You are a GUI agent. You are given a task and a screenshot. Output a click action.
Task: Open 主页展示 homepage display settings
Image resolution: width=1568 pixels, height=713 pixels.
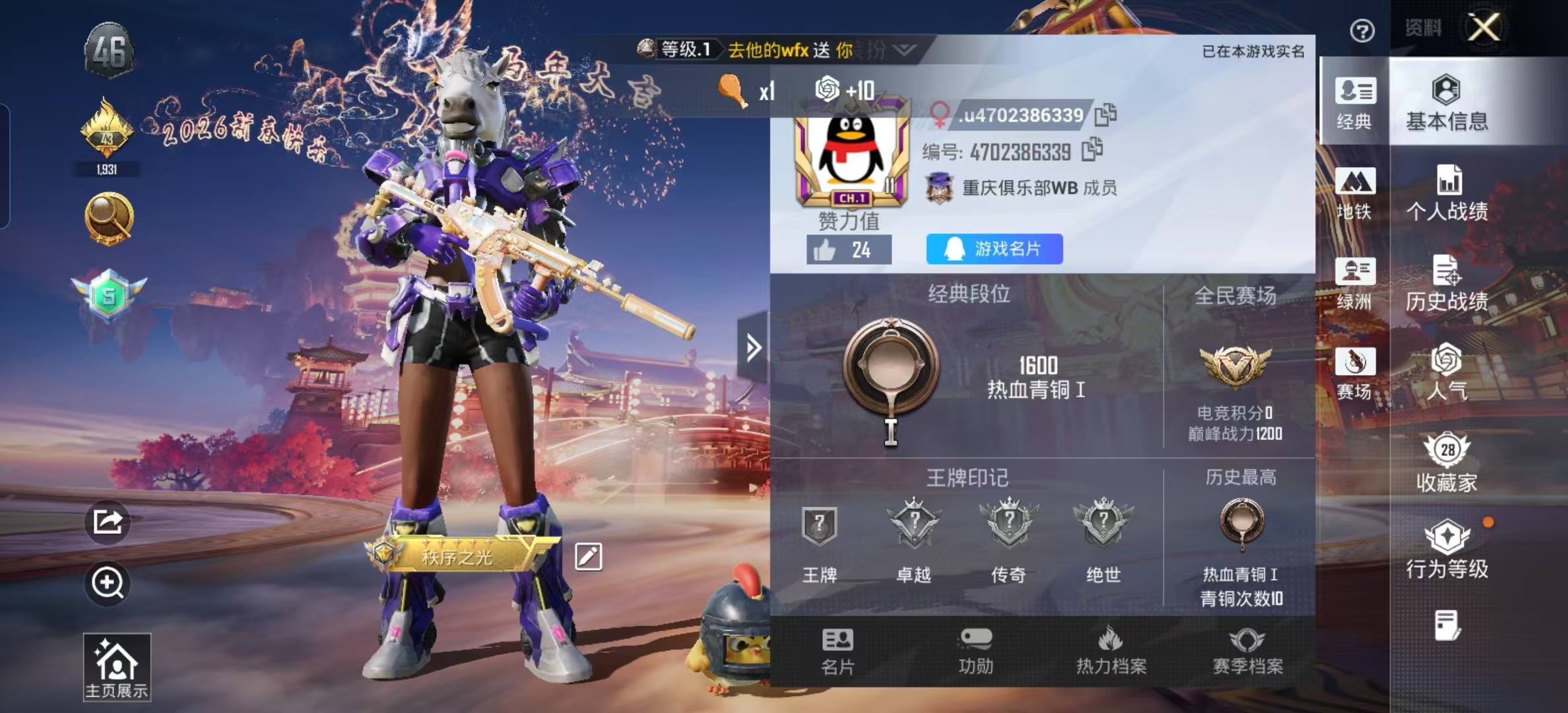tap(117, 667)
